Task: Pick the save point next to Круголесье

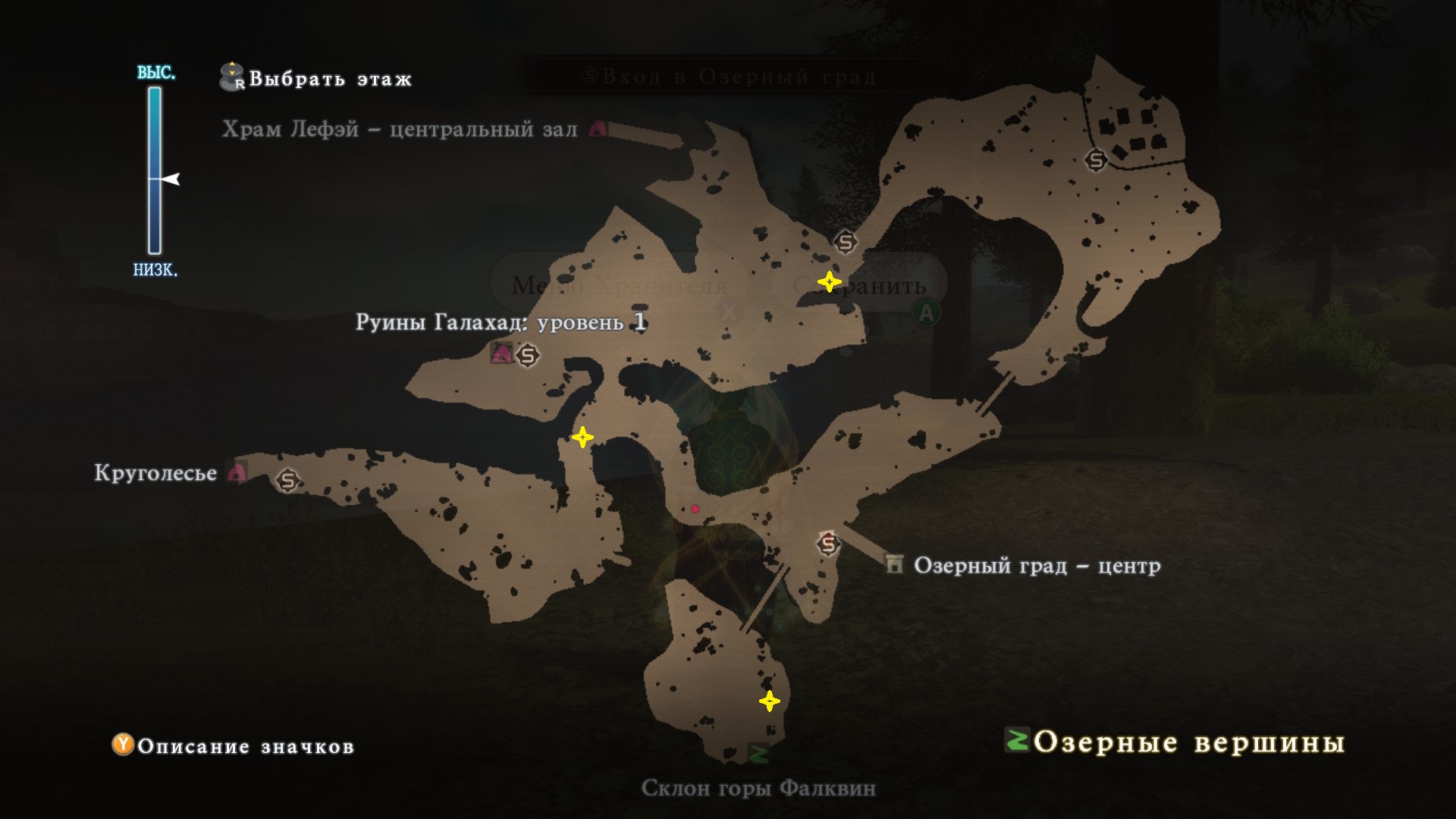Action: (x=287, y=480)
